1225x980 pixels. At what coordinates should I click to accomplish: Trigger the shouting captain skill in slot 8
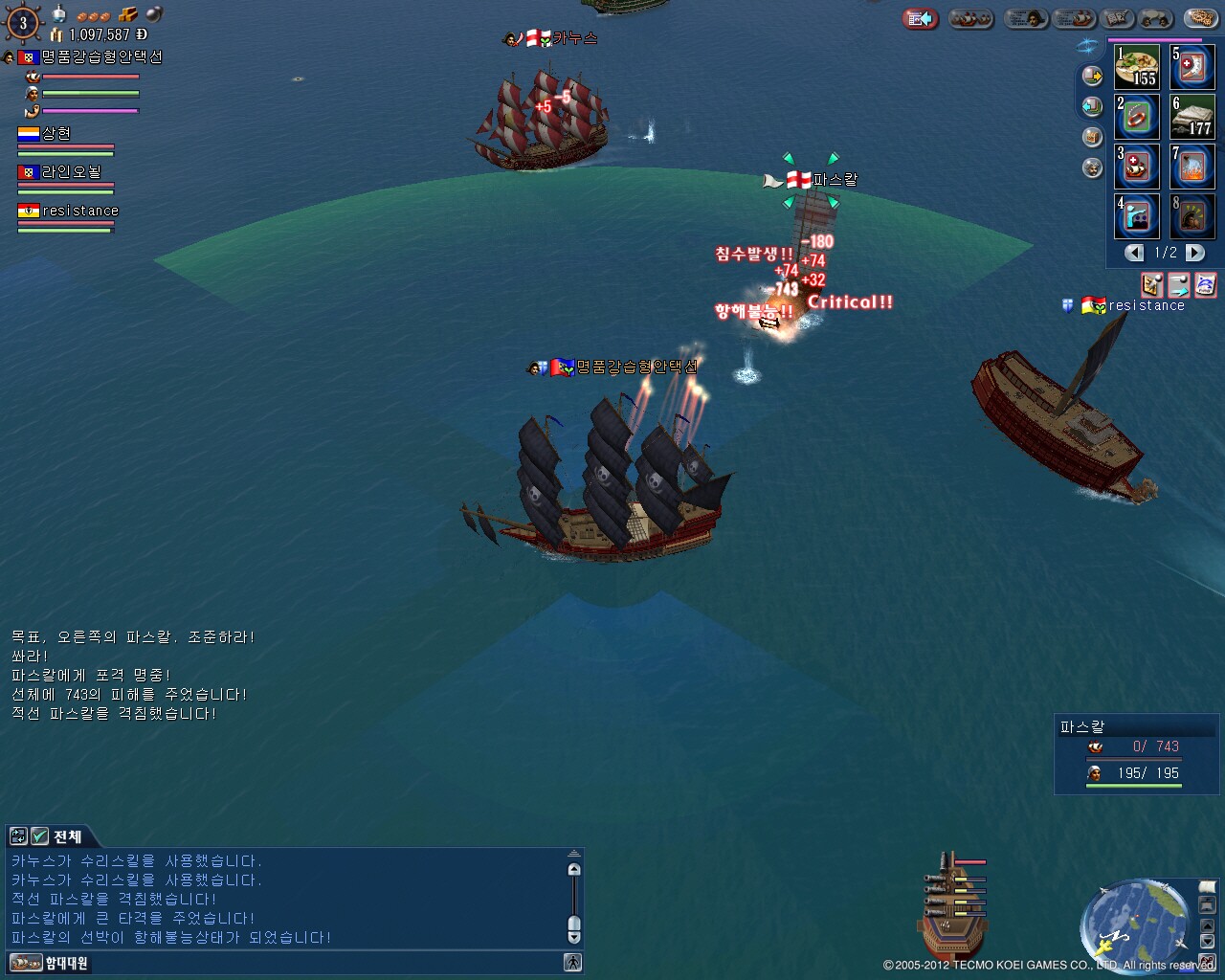1192,216
